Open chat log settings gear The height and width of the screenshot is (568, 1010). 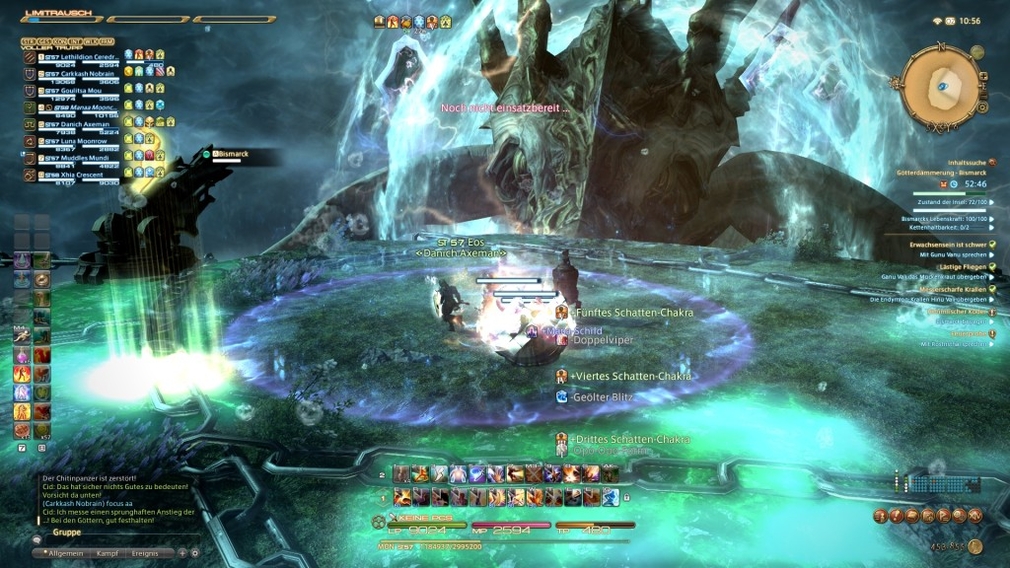195,553
